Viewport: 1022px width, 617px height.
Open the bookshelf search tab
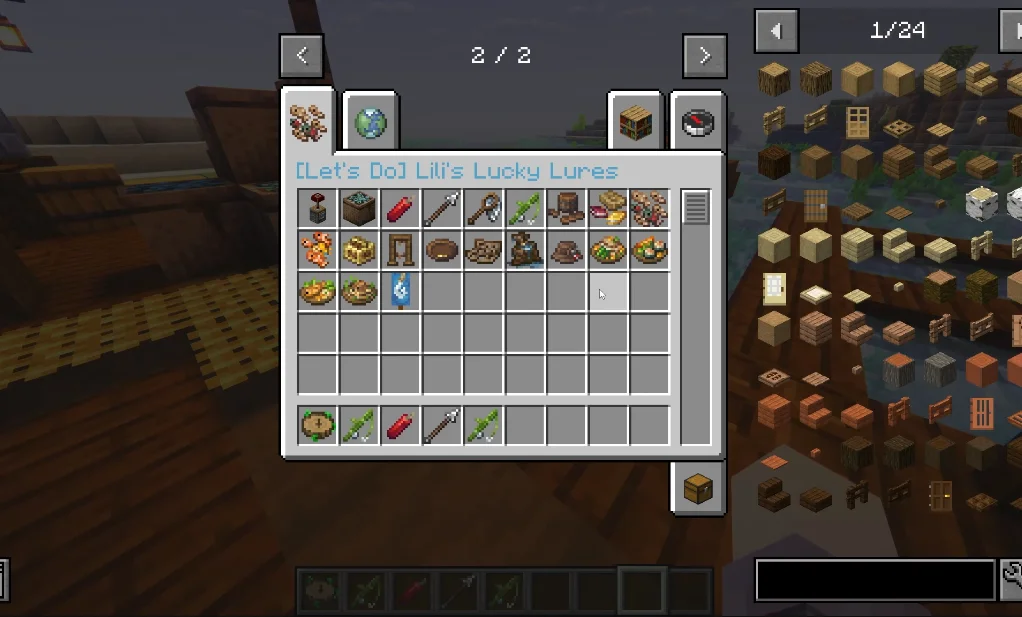636,123
